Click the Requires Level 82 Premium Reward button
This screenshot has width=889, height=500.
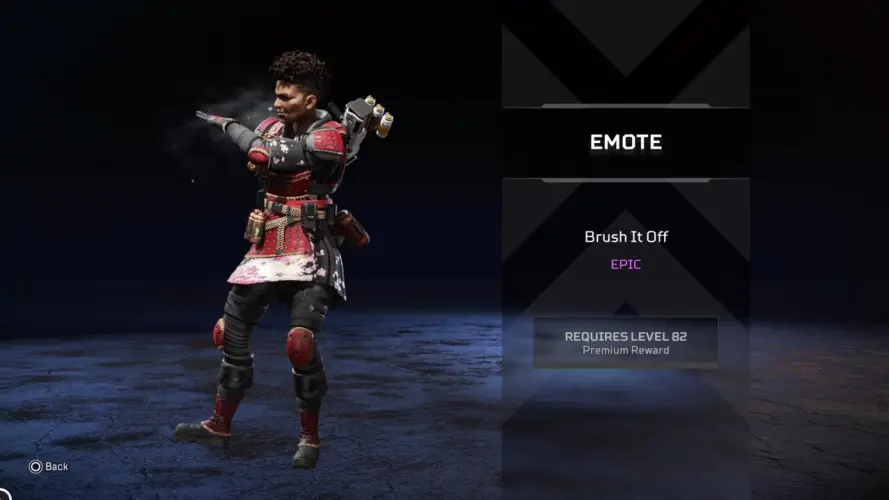[625, 342]
